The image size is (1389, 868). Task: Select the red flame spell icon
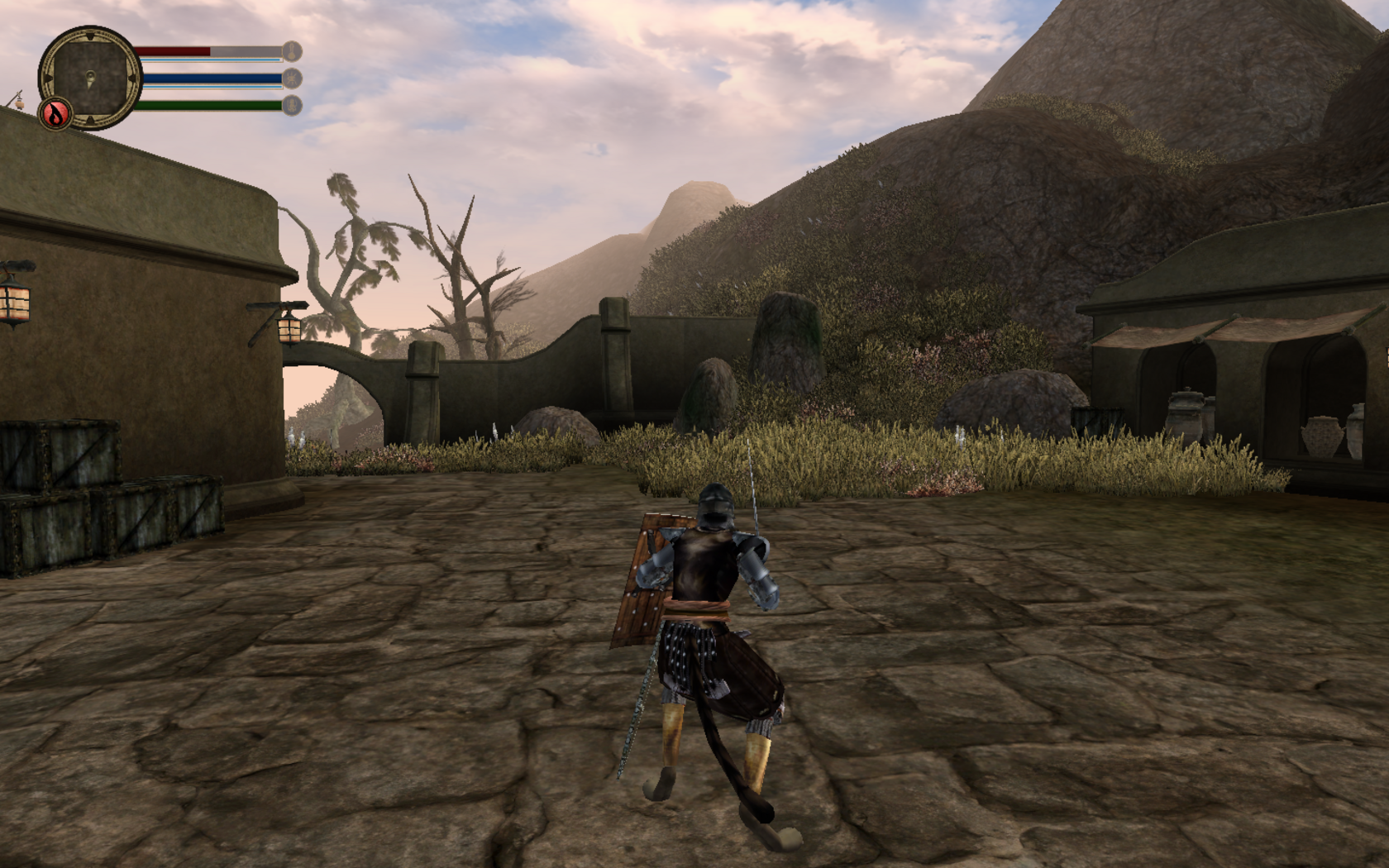56,114
